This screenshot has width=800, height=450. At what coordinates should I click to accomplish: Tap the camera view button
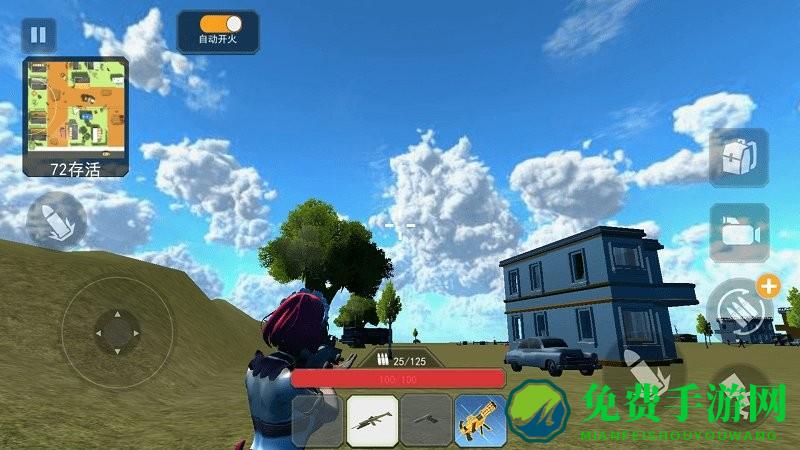coord(739,233)
